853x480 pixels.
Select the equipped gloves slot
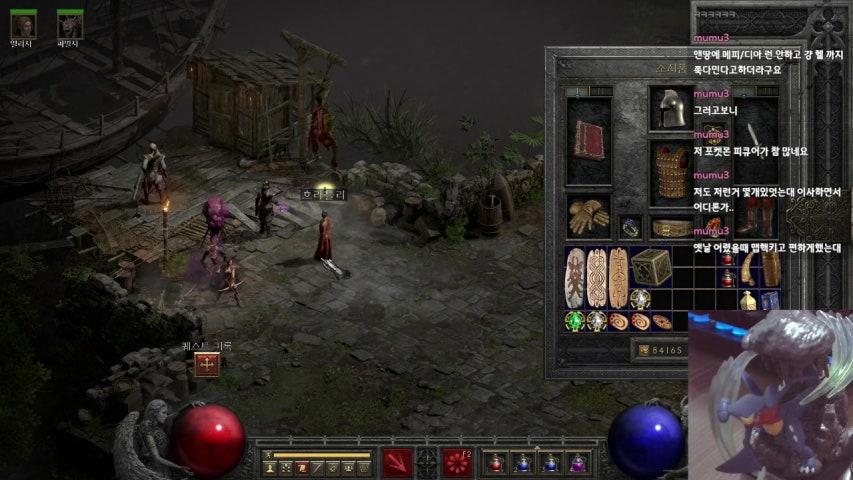pos(589,215)
